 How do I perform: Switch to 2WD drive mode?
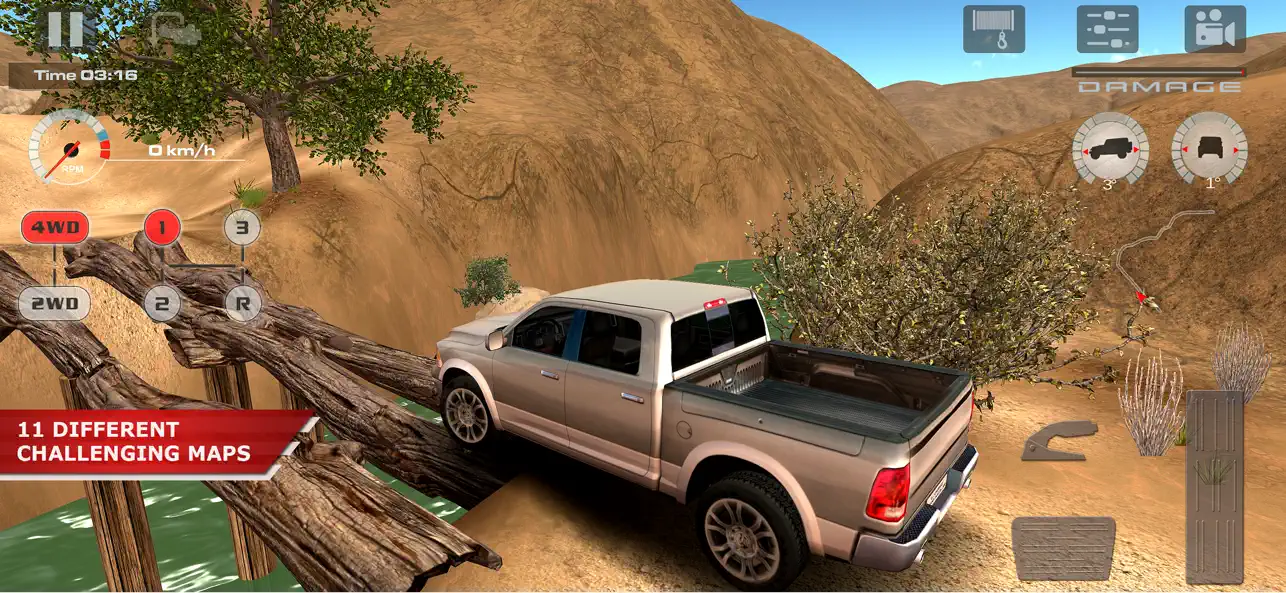[55, 303]
